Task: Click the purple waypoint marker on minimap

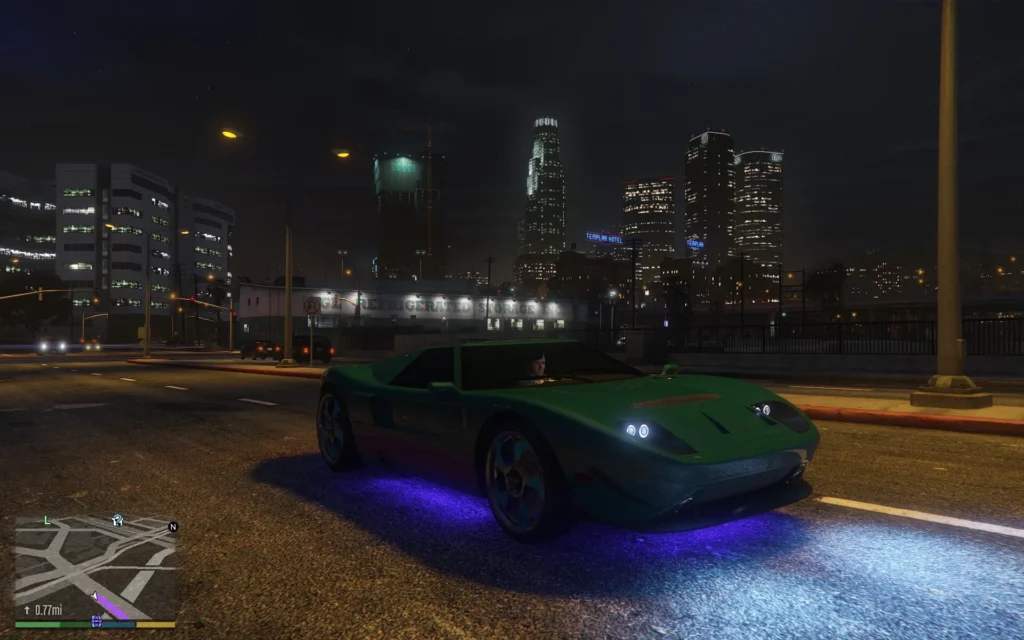Action: click(x=97, y=621)
